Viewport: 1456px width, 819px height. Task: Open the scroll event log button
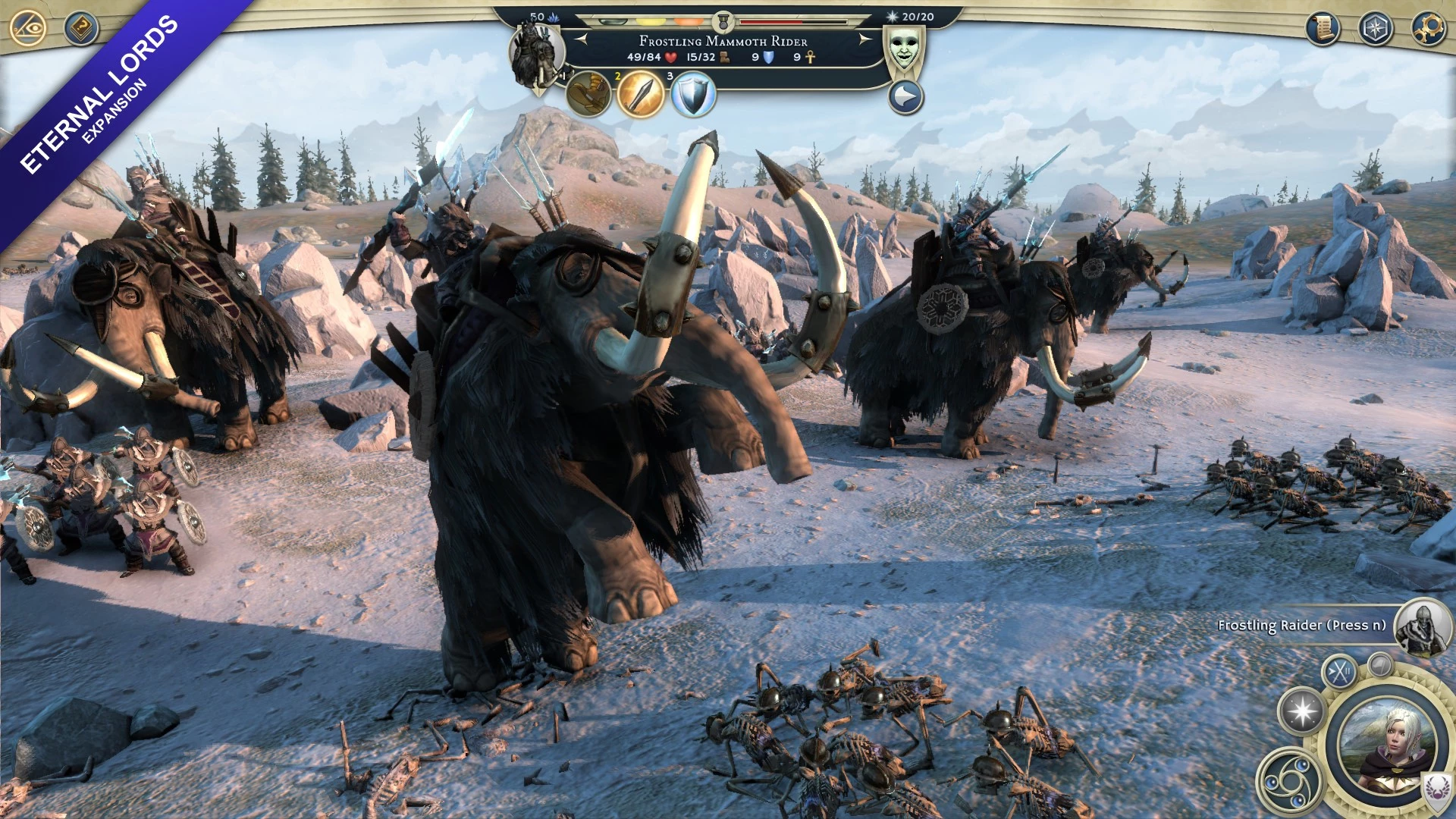pos(1323,29)
